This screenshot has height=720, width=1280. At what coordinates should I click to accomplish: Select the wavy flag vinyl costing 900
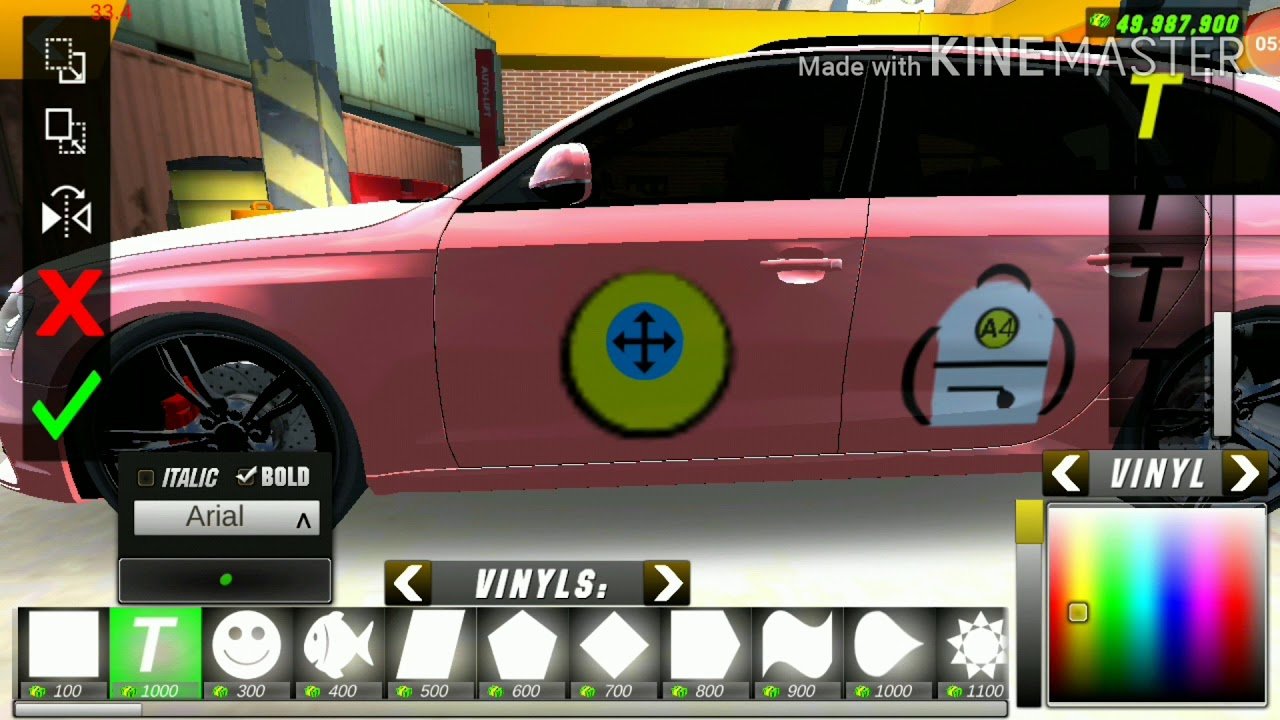click(798, 645)
